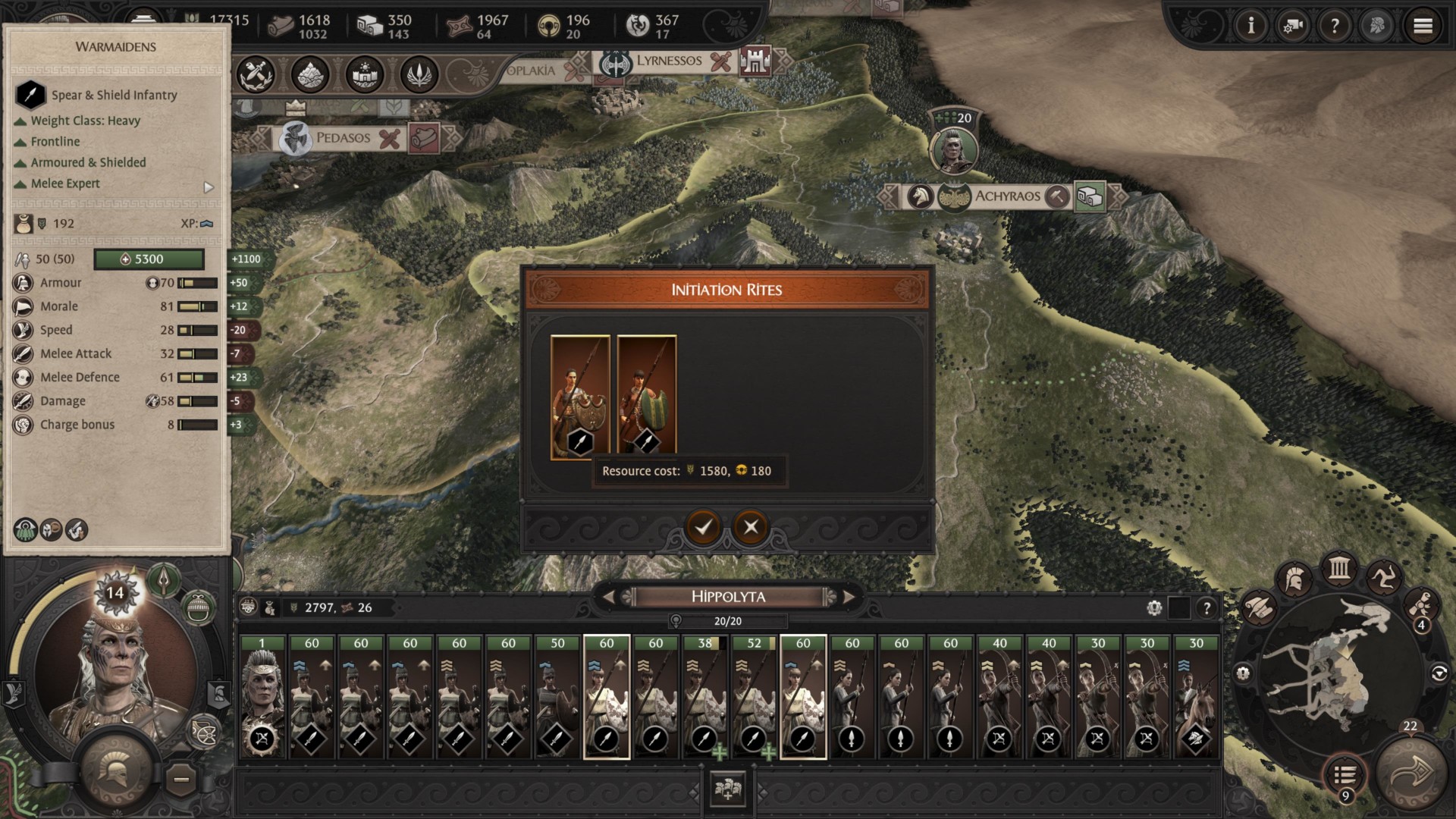
Task: Switch to the next army arrow
Action: [x=849, y=598]
